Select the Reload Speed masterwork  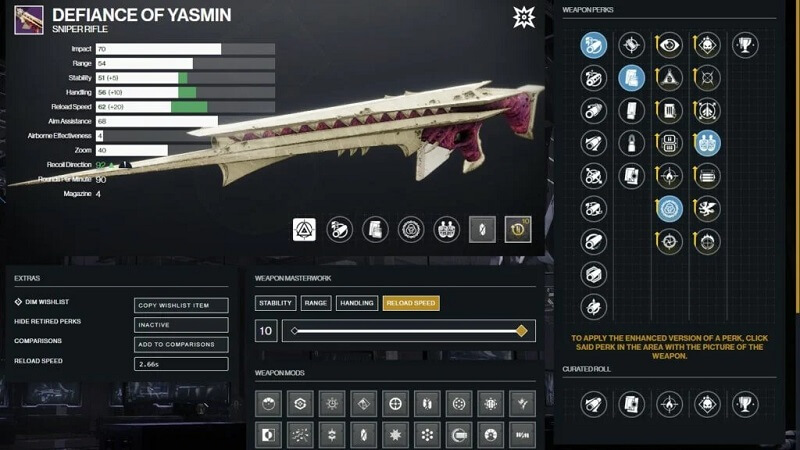tap(411, 303)
